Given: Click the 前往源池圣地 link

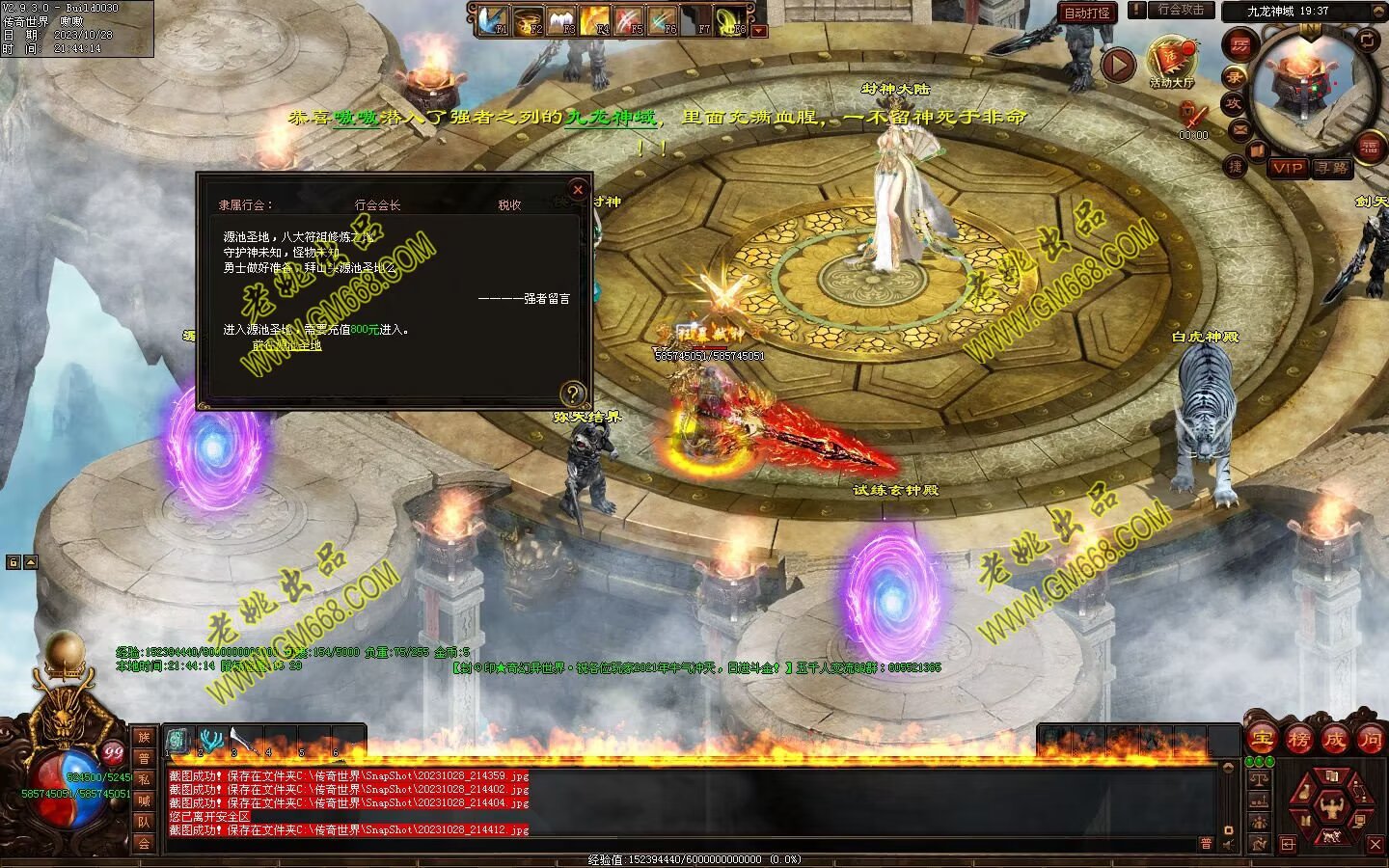Looking at the screenshot, I should click(286, 345).
